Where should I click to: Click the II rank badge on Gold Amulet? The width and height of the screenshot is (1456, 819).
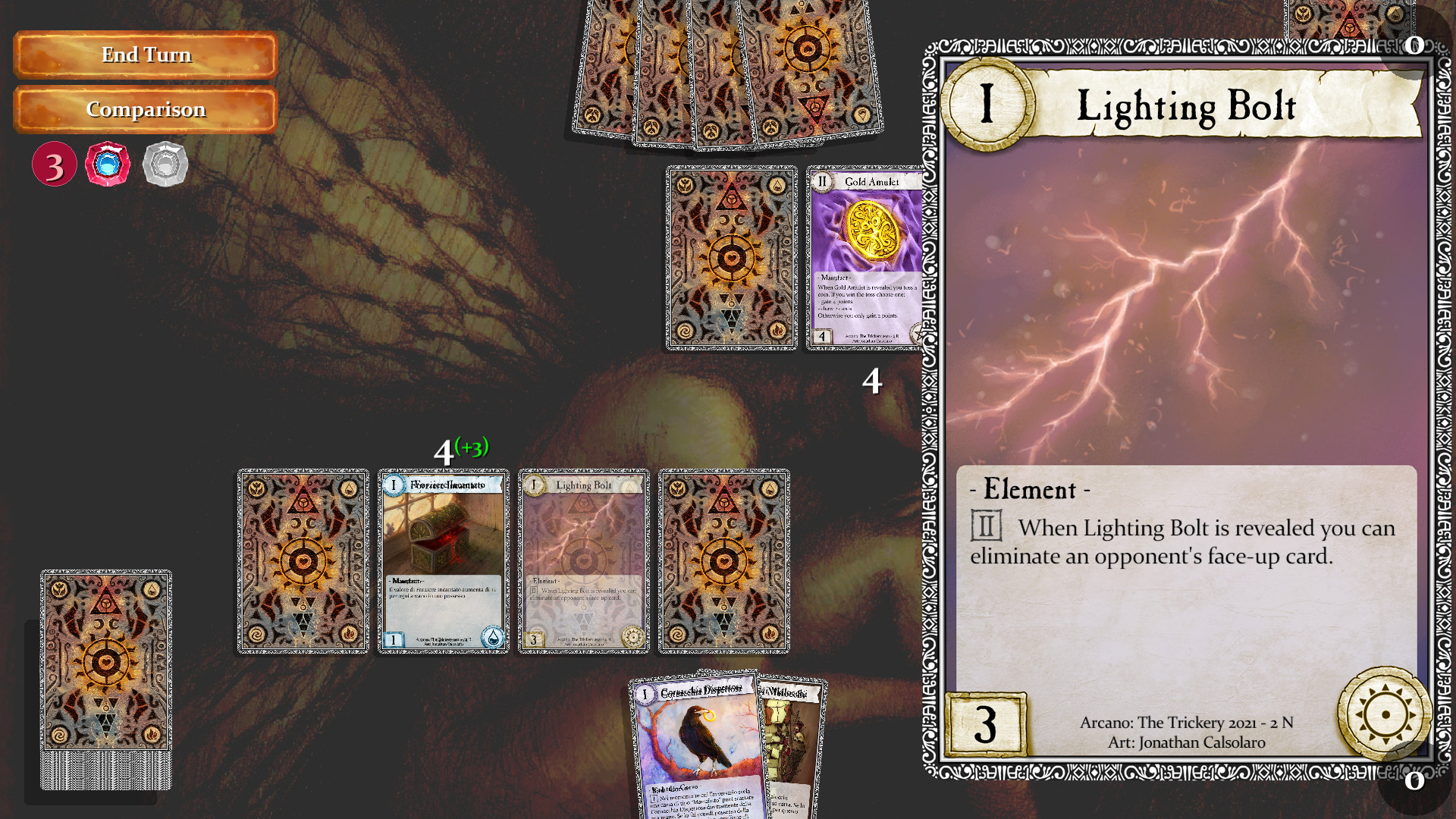824,182
